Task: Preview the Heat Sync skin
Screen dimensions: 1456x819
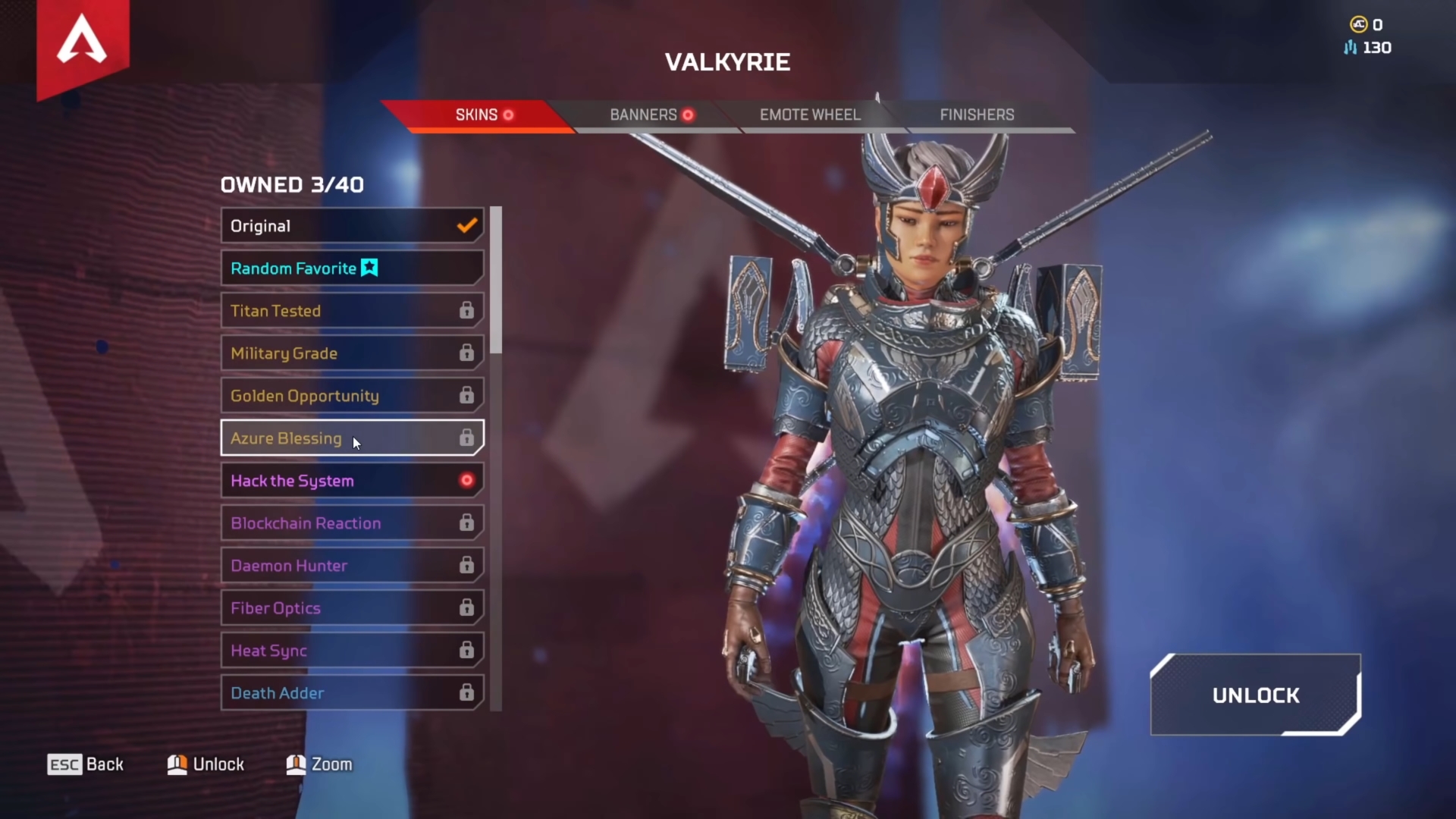Action: tap(352, 651)
